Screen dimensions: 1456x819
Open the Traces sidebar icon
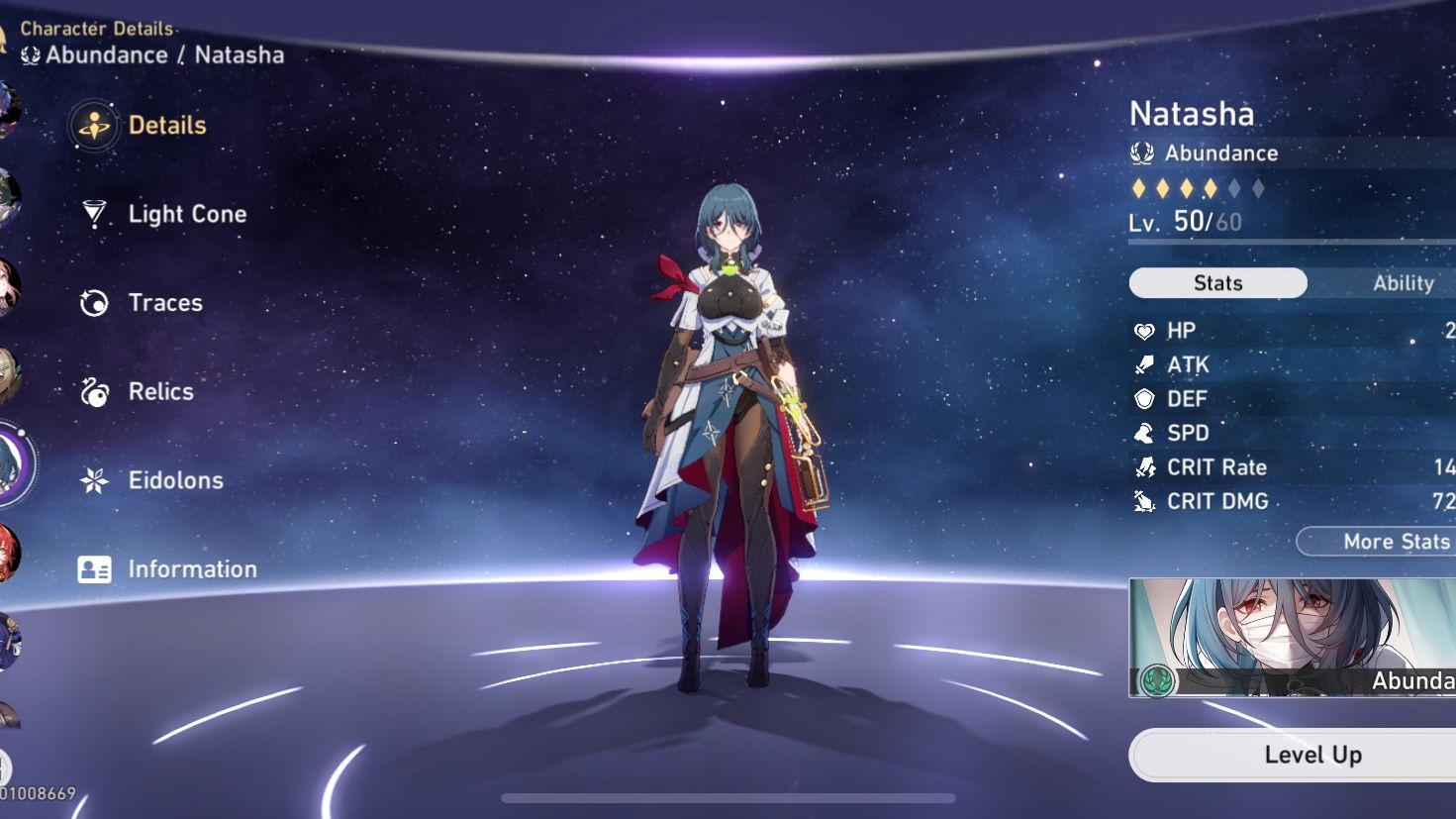coord(94,303)
